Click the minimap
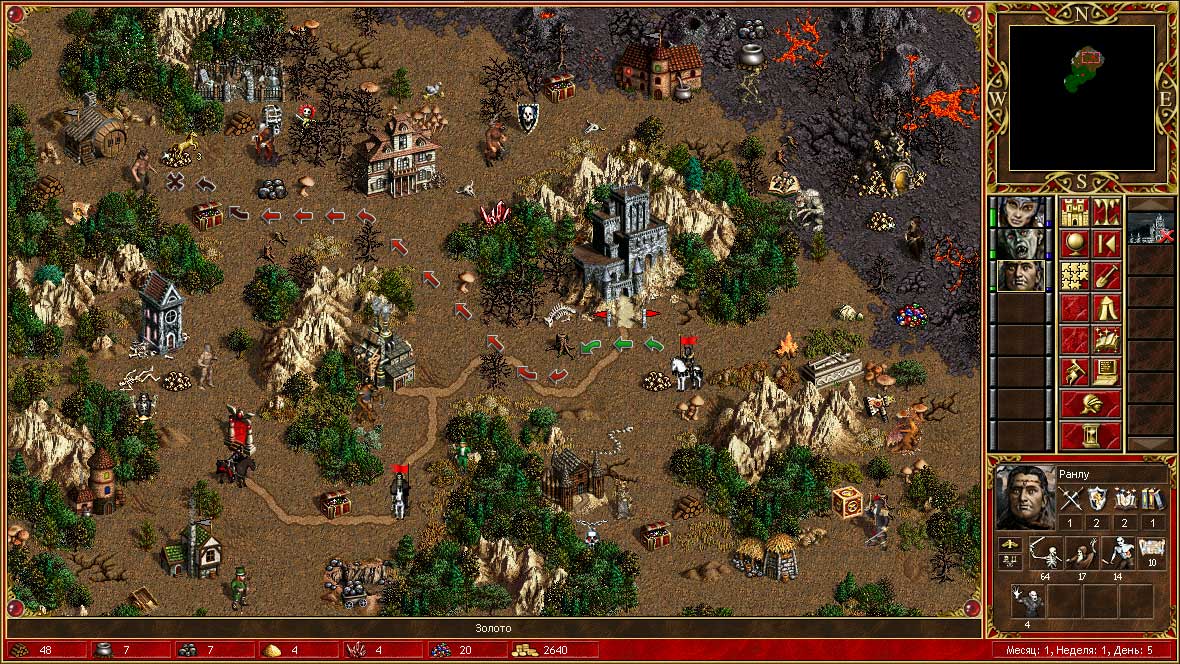Image resolution: width=1180 pixels, height=664 pixels. pyautogui.click(x=1081, y=98)
